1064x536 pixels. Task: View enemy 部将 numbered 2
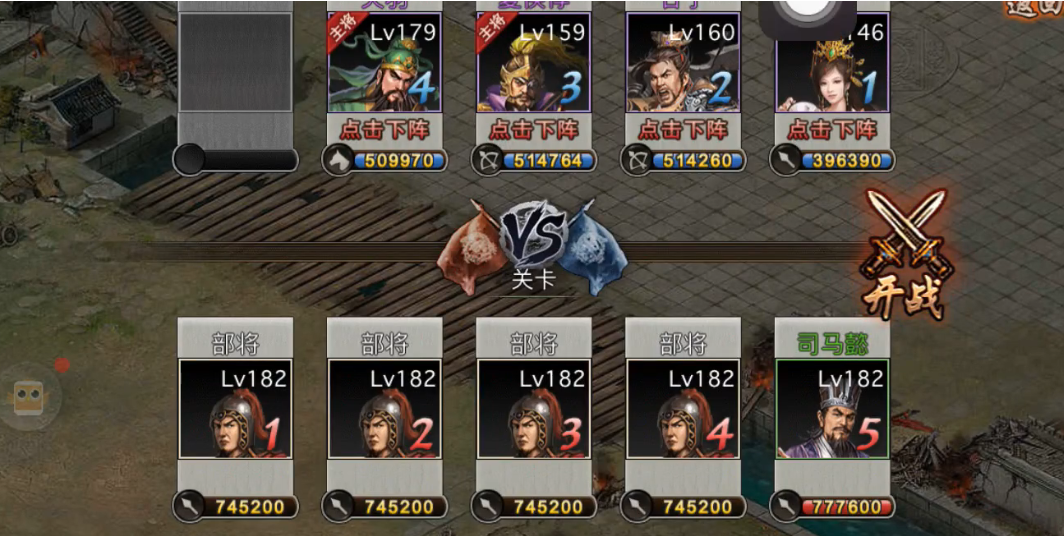(384, 409)
